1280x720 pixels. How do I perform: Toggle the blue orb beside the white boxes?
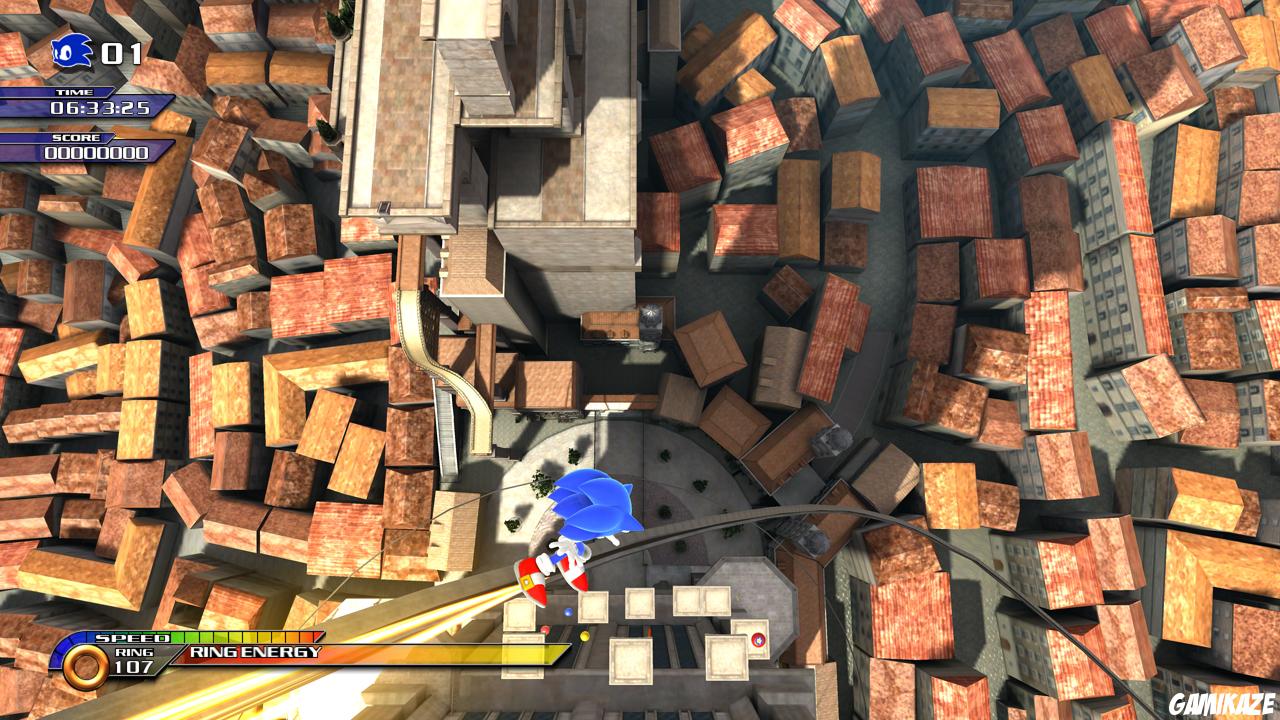(x=568, y=612)
